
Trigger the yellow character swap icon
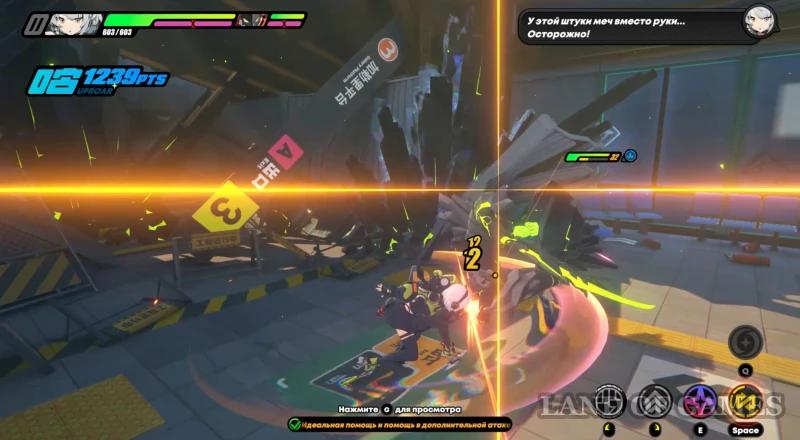tap(744, 401)
